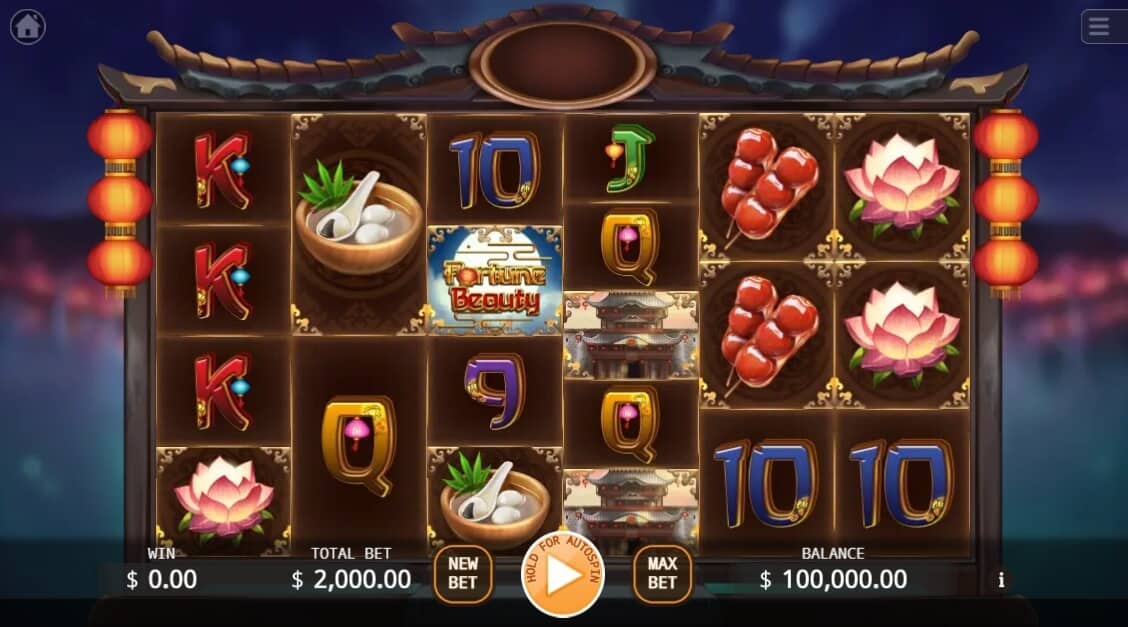Select the NEW BET button
Viewport: 1128px width, 627px height.
(462, 574)
